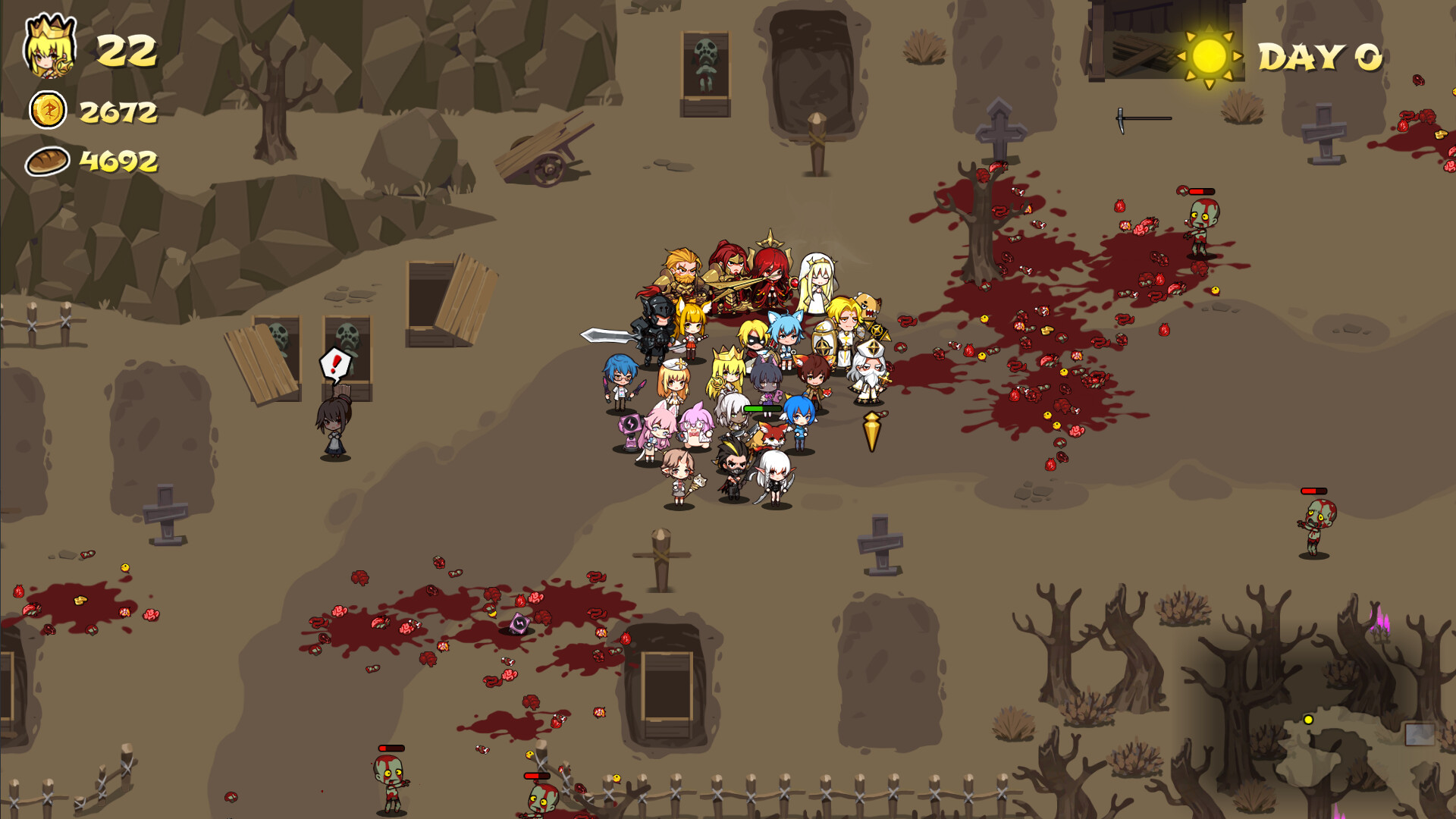The width and height of the screenshot is (1456, 819).
Task: Select the DAY 0 label
Action: (1319, 57)
